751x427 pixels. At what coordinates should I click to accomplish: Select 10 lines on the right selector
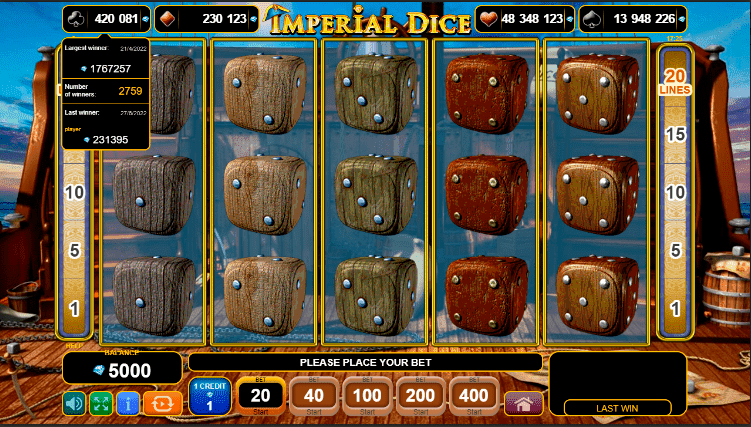pos(675,191)
